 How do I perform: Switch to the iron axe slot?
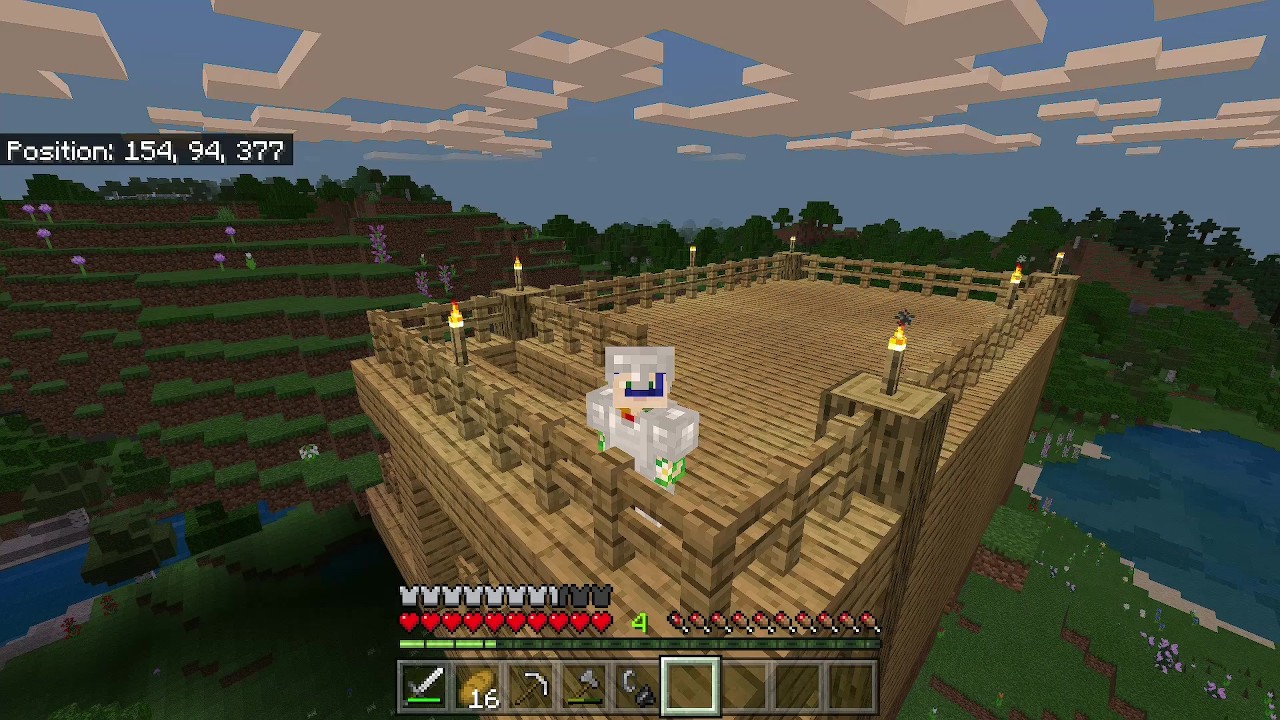[x=584, y=687]
